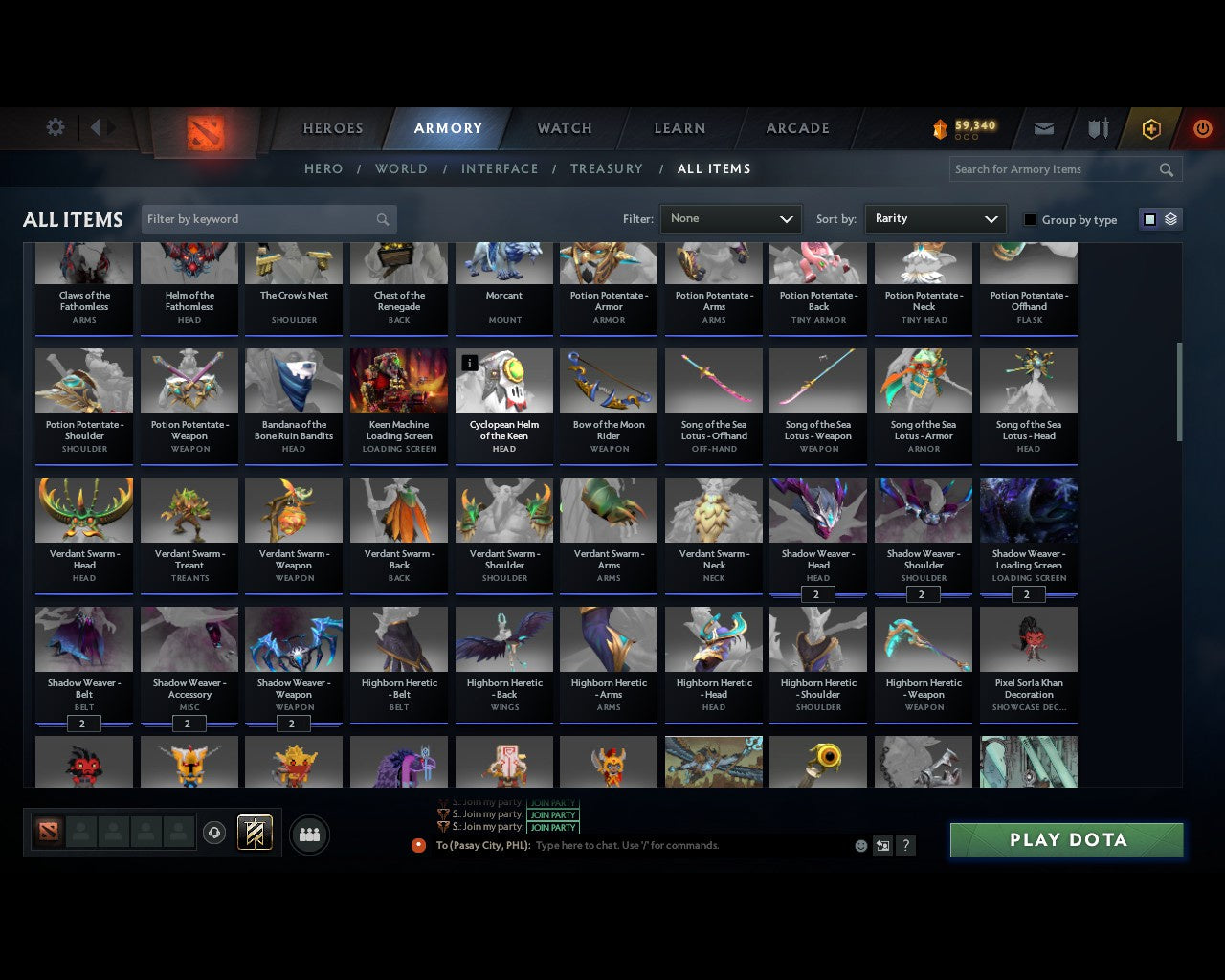Viewport: 1225px width, 980px height.
Task: Open the Sort by Rarity dropdown
Action: tap(935, 218)
